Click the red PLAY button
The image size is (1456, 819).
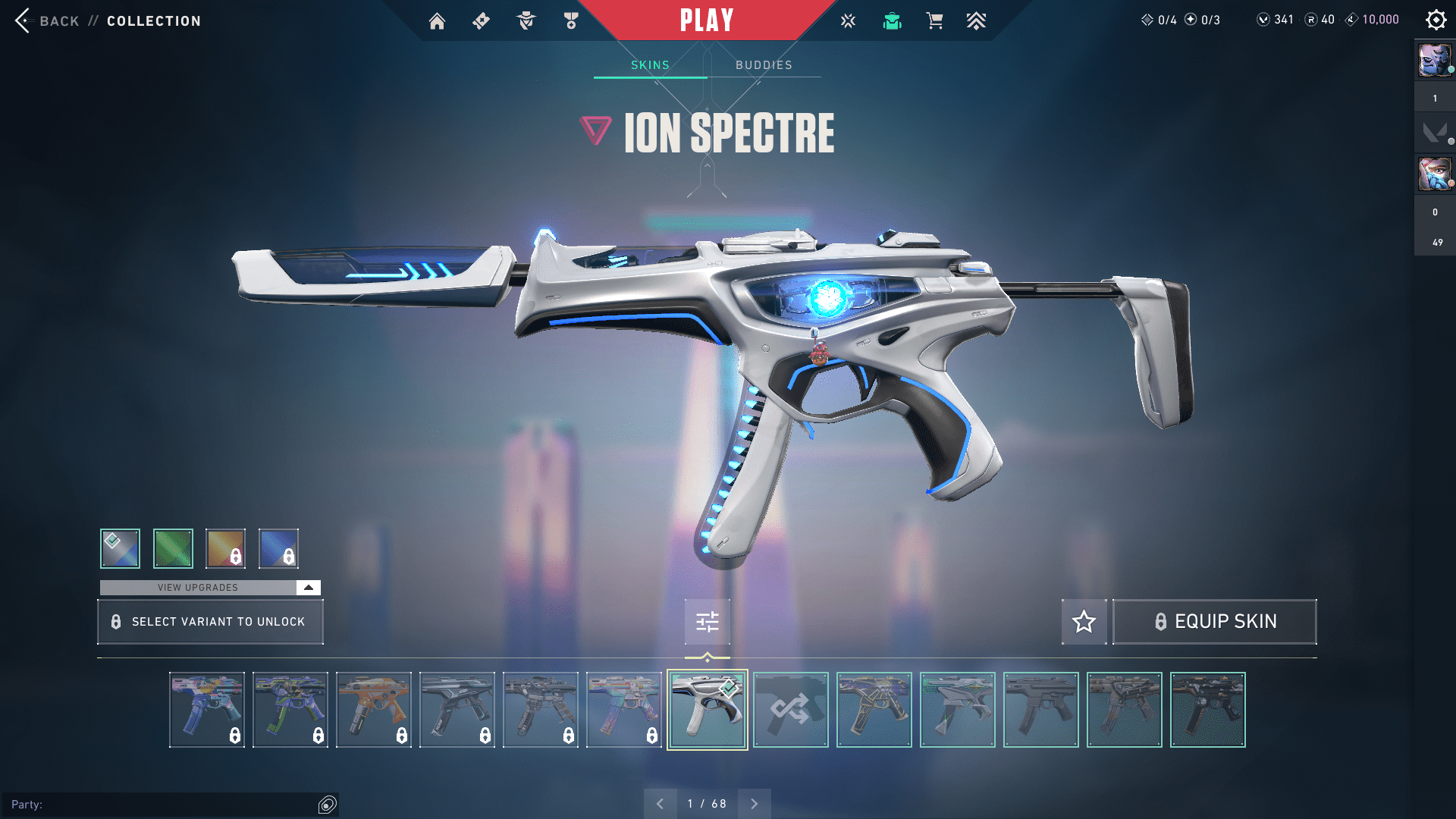(x=706, y=20)
